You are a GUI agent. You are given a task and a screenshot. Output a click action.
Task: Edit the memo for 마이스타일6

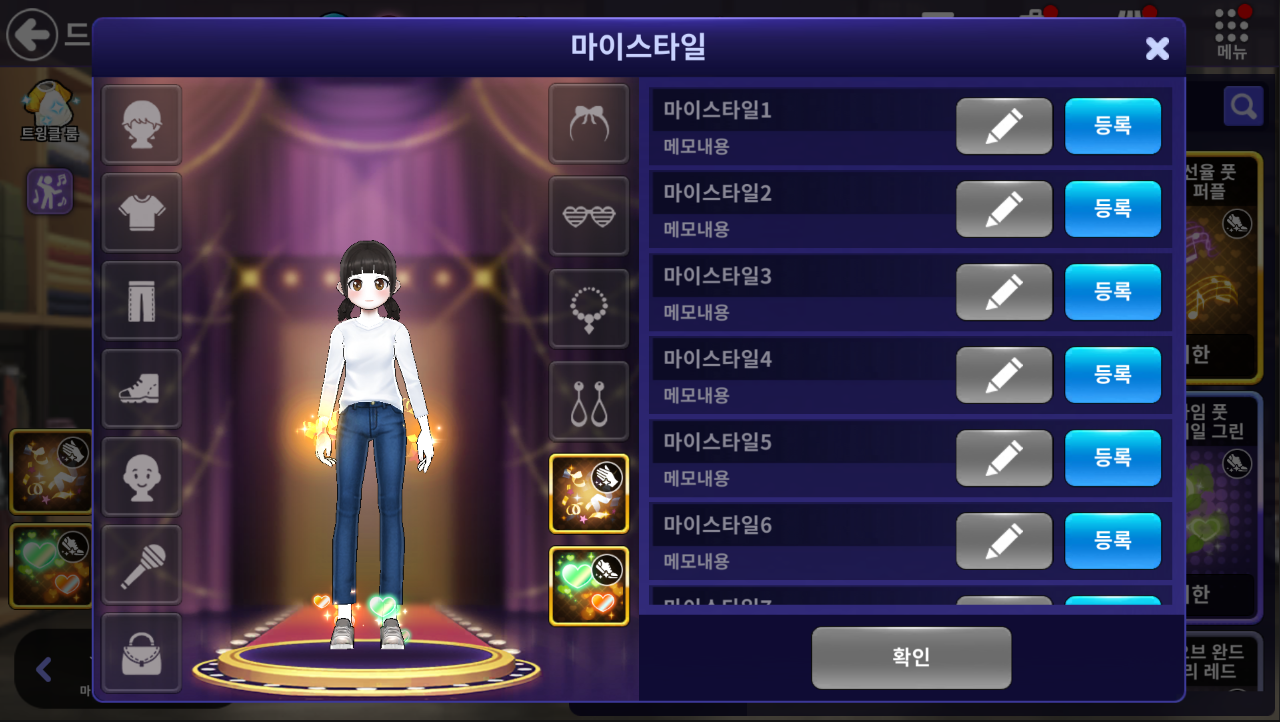1003,541
